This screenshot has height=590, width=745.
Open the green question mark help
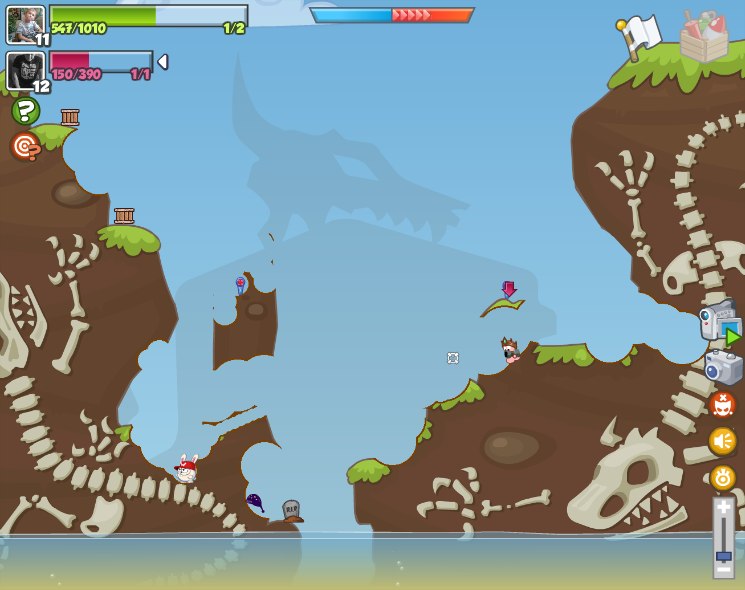click(26, 111)
